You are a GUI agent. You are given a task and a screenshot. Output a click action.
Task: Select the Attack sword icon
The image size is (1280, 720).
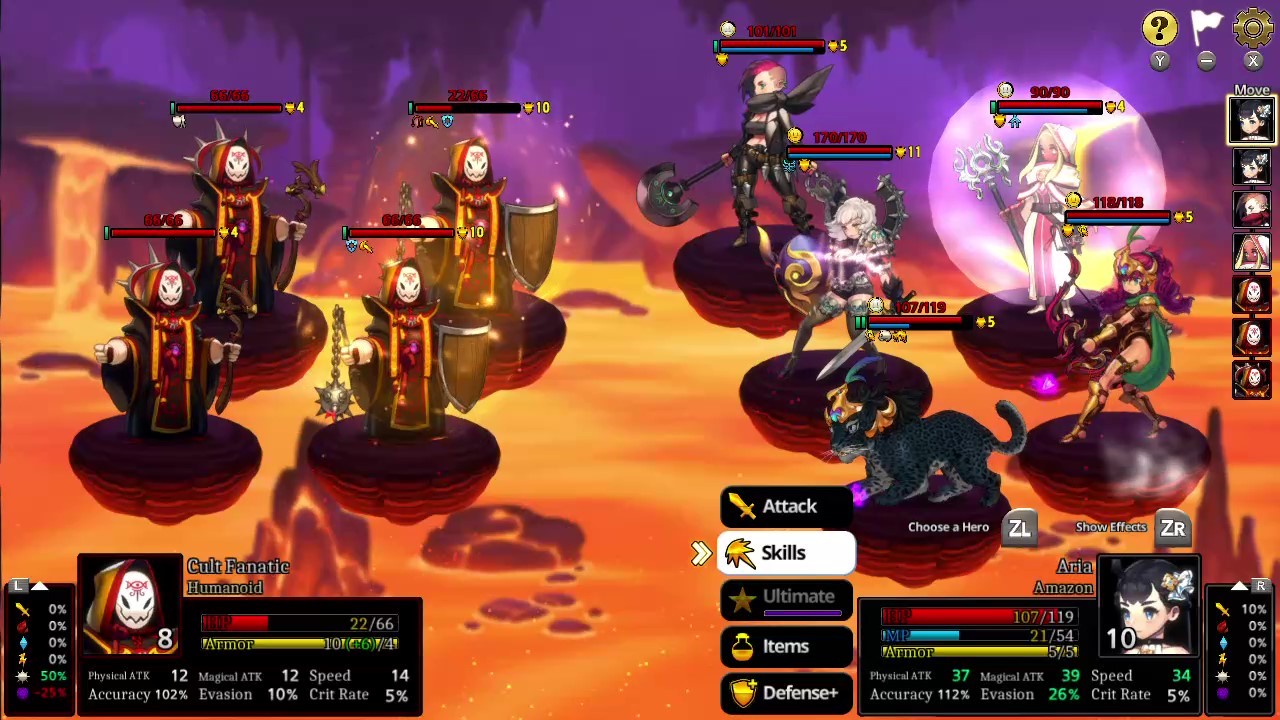(x=744, y=506)
